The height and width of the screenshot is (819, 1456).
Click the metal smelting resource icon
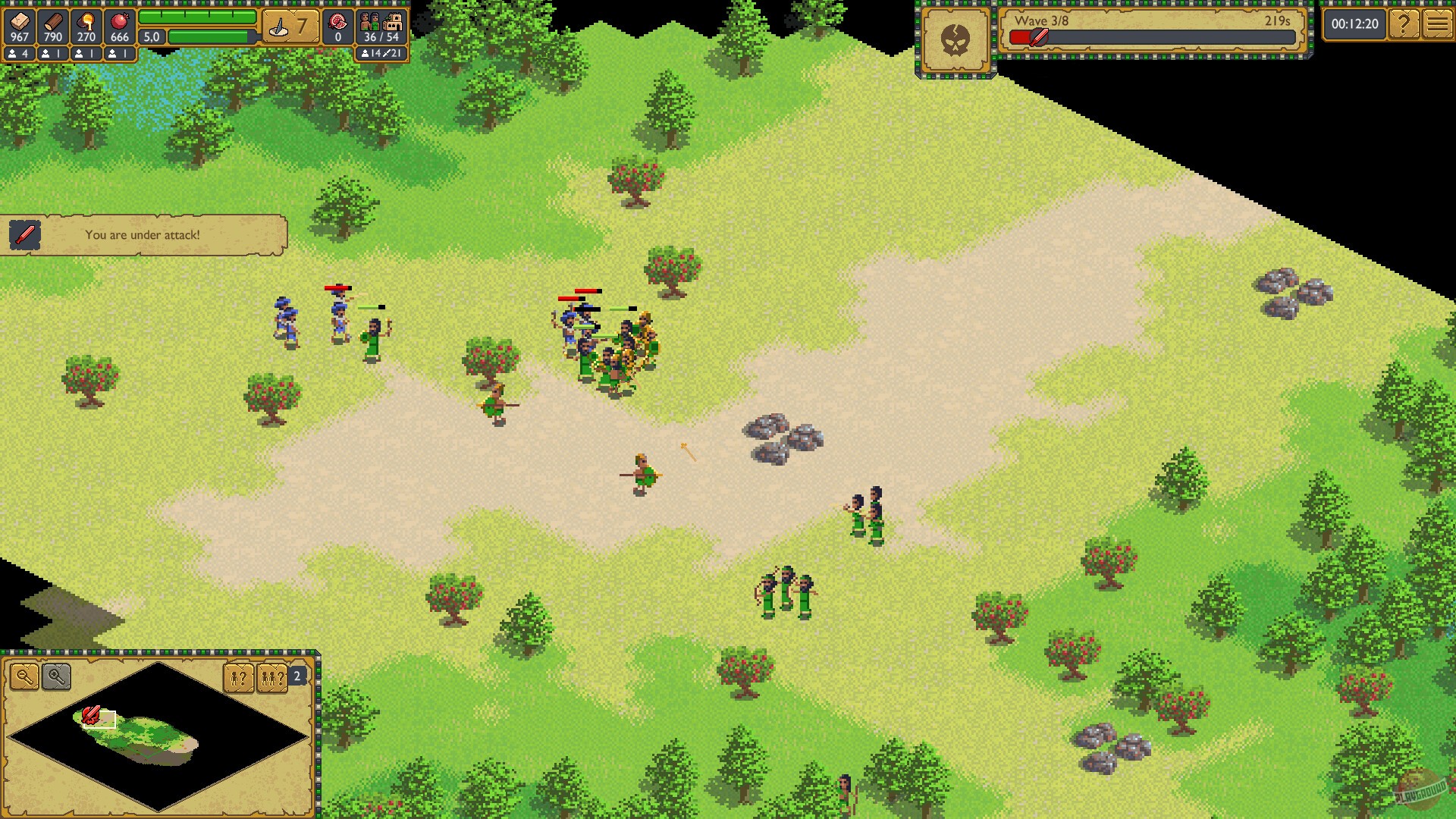coord(87,20)
